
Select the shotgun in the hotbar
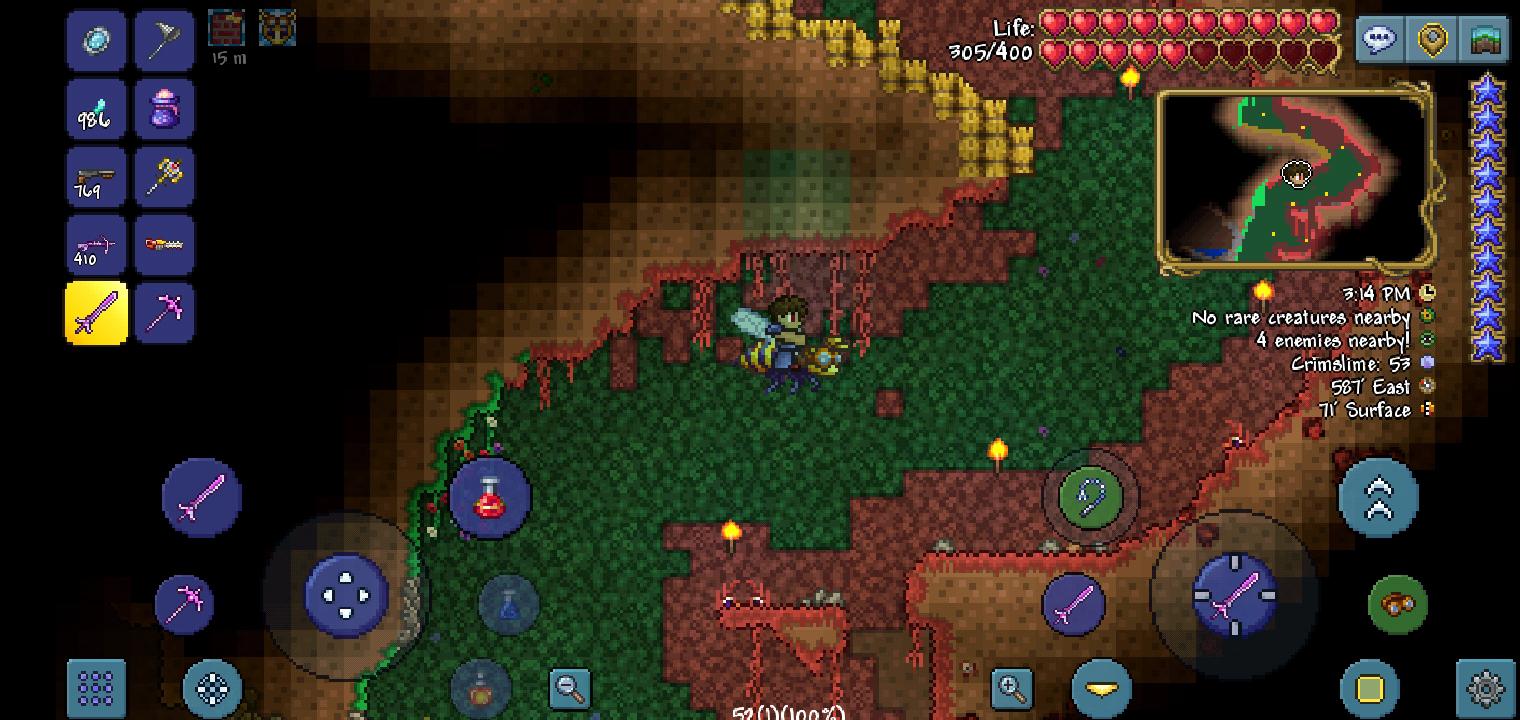96,176
